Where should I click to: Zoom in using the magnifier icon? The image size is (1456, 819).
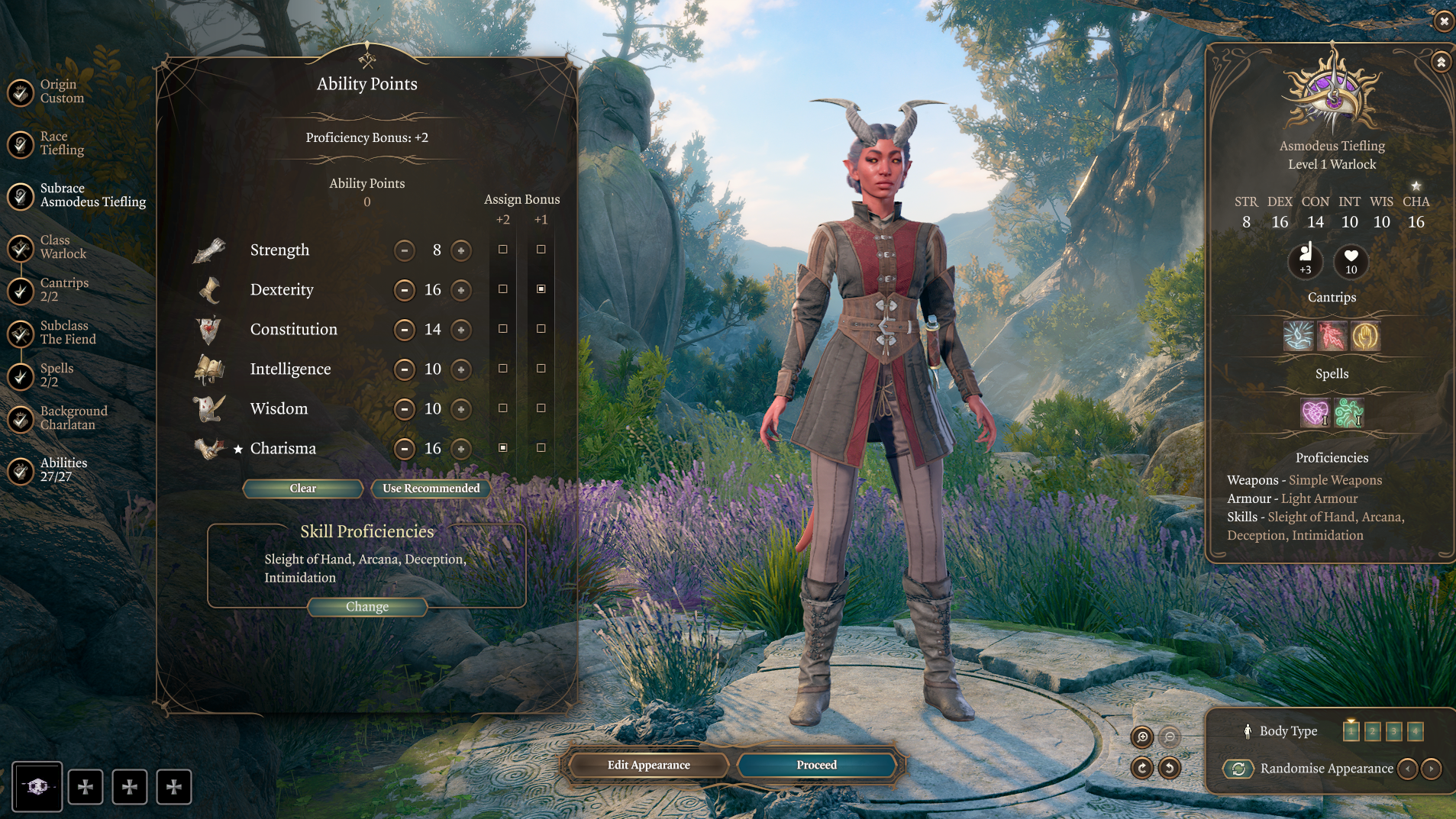pyautogui.click(x=1142, y=738)
